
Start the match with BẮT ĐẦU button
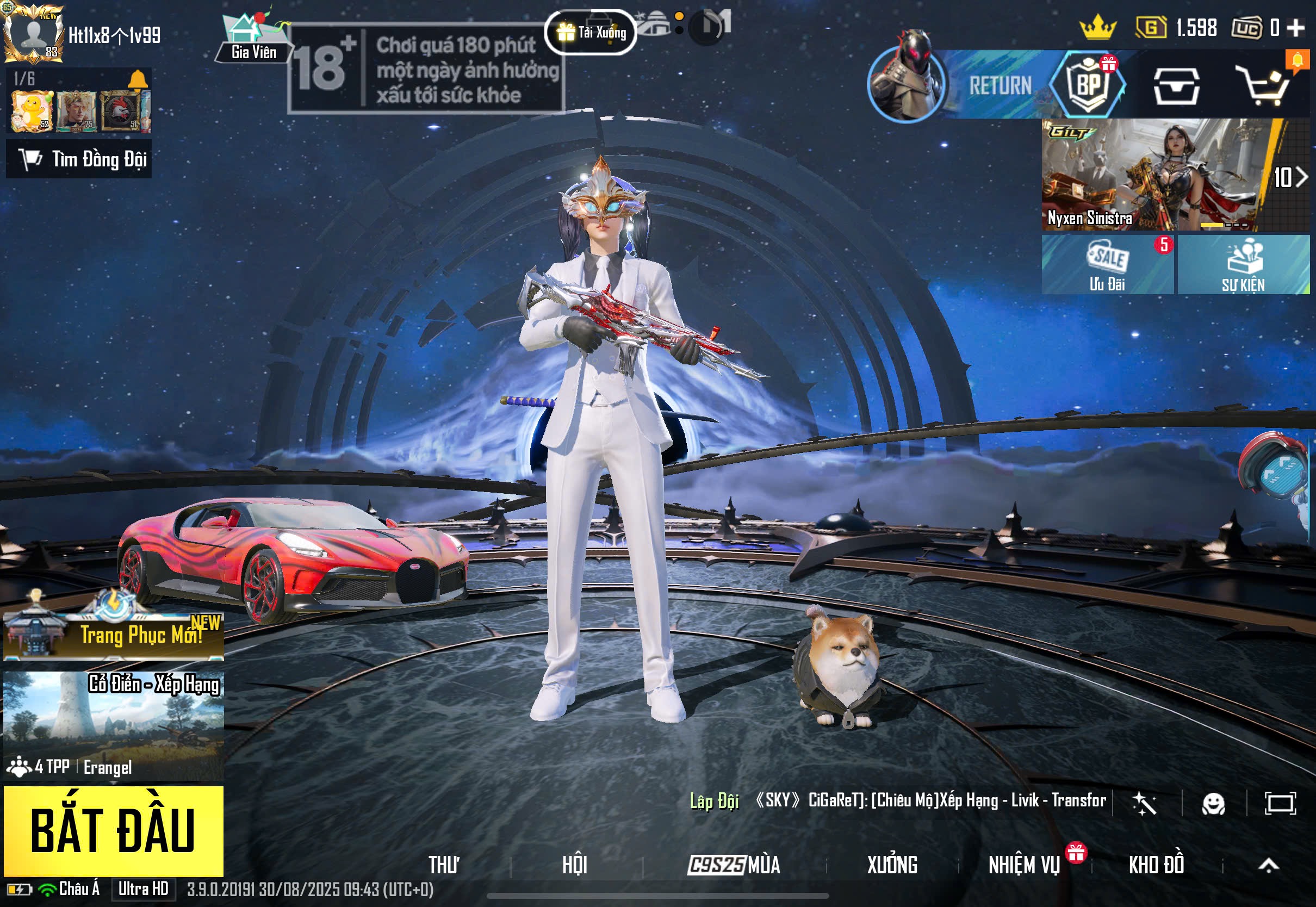[114, 830]
